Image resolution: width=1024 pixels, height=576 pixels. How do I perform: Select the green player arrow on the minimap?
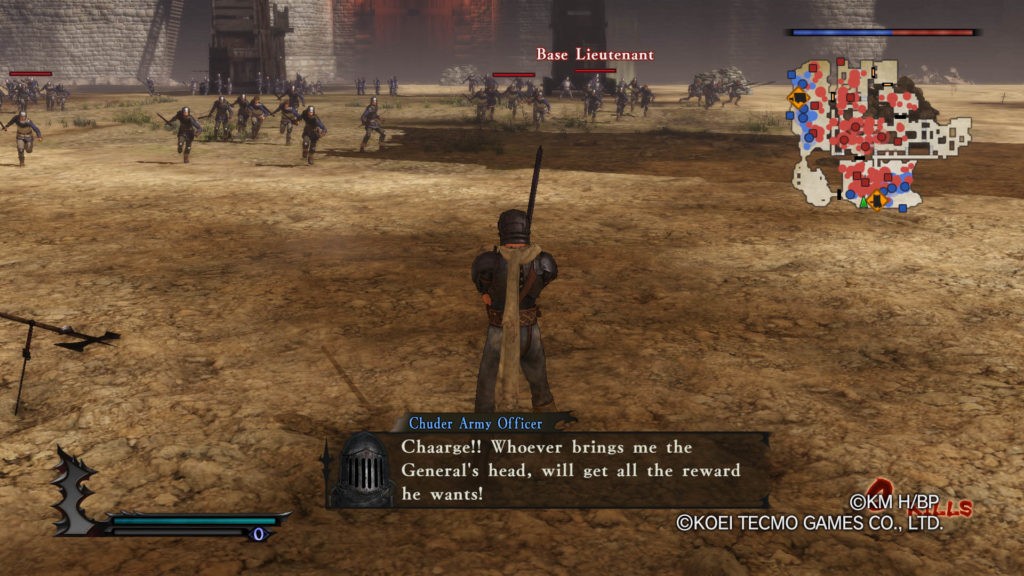point(863,202)
